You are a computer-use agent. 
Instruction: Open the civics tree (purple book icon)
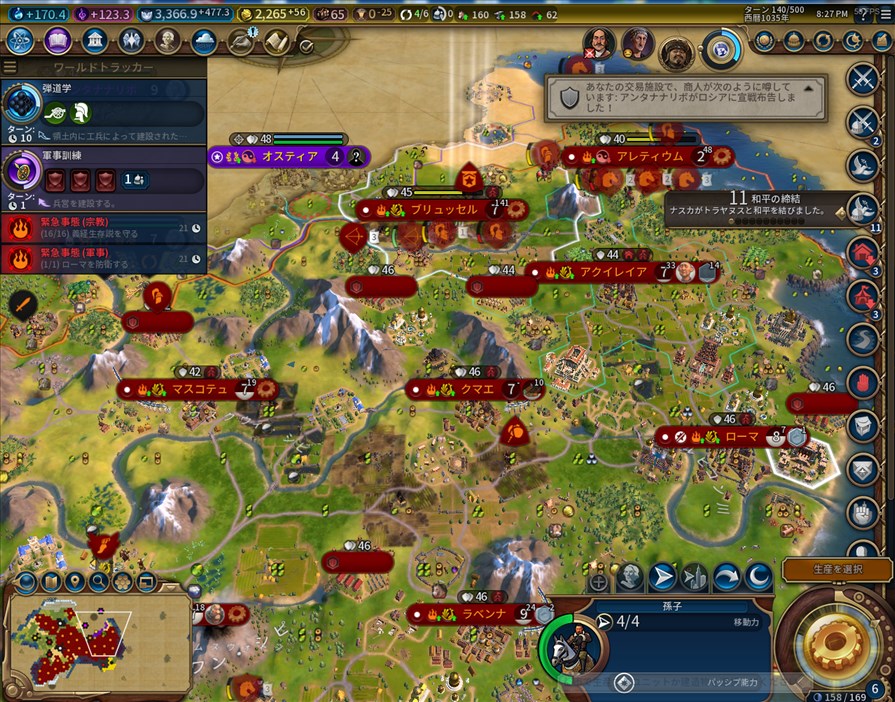click(56, 41)
